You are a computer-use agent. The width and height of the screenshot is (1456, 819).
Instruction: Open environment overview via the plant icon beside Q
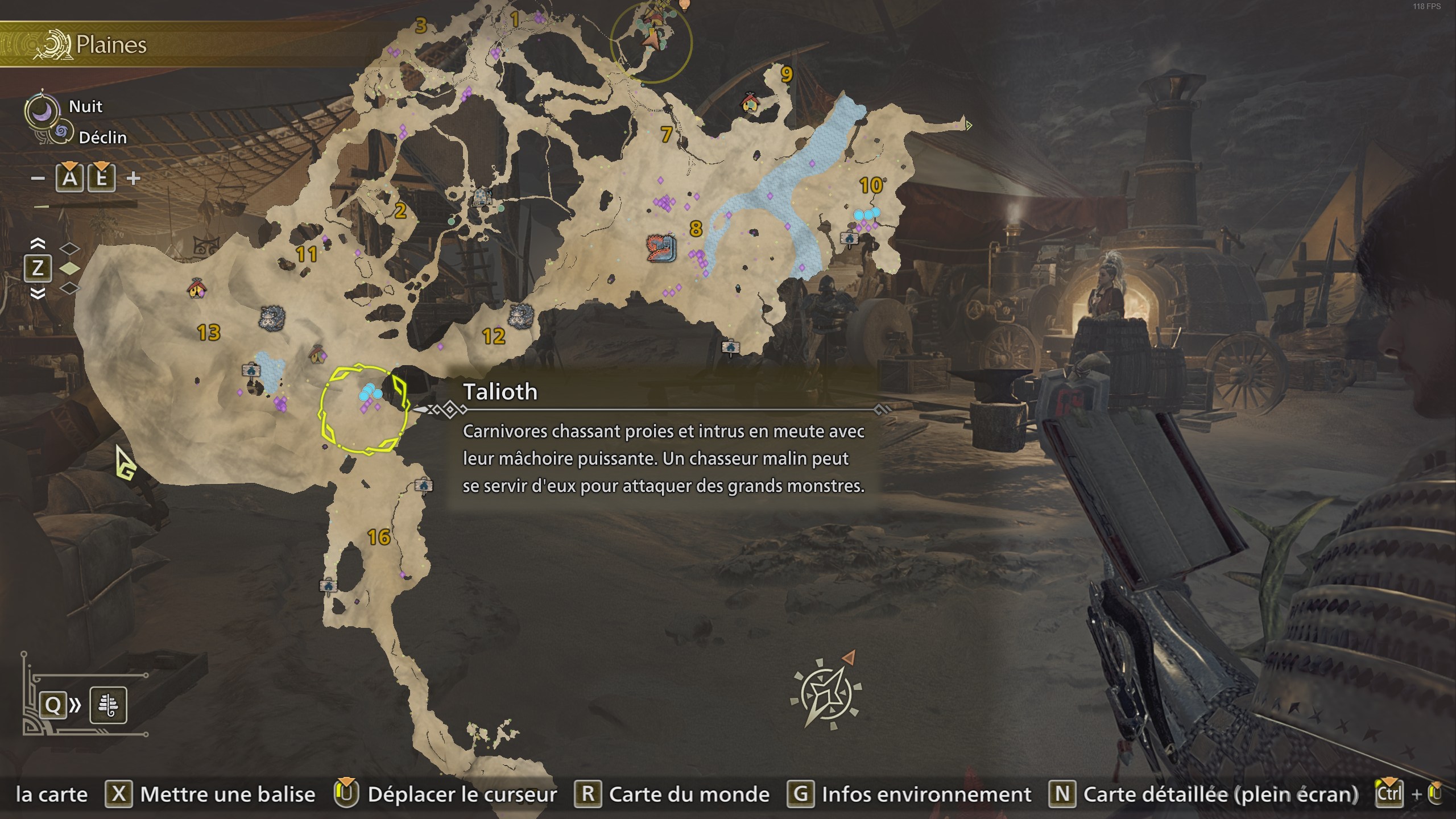tap(108, 705)
